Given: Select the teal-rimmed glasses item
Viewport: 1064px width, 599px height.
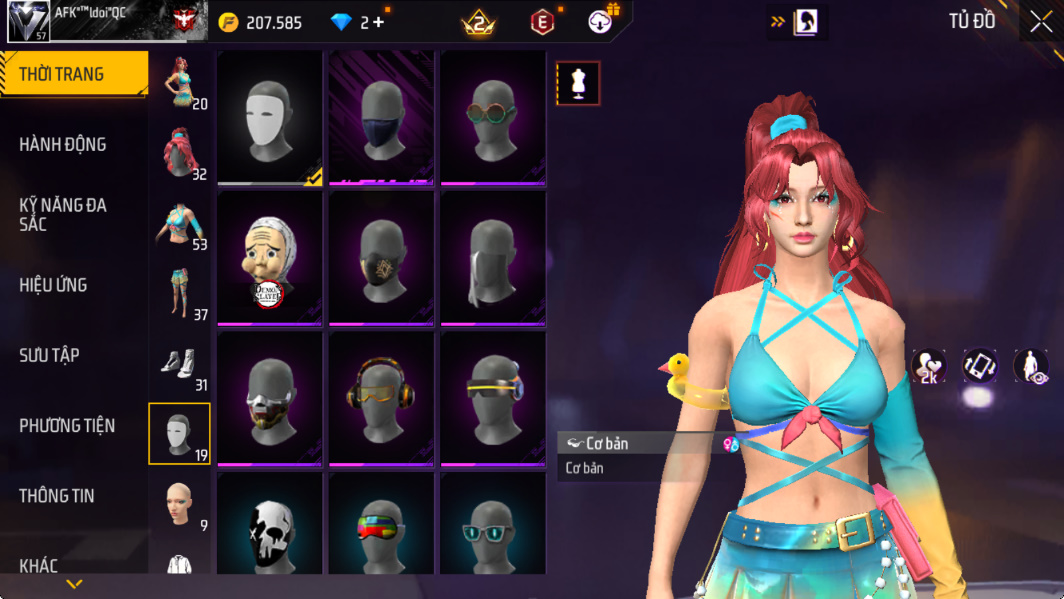Looking at the screenshot, I should pos(492,525).
